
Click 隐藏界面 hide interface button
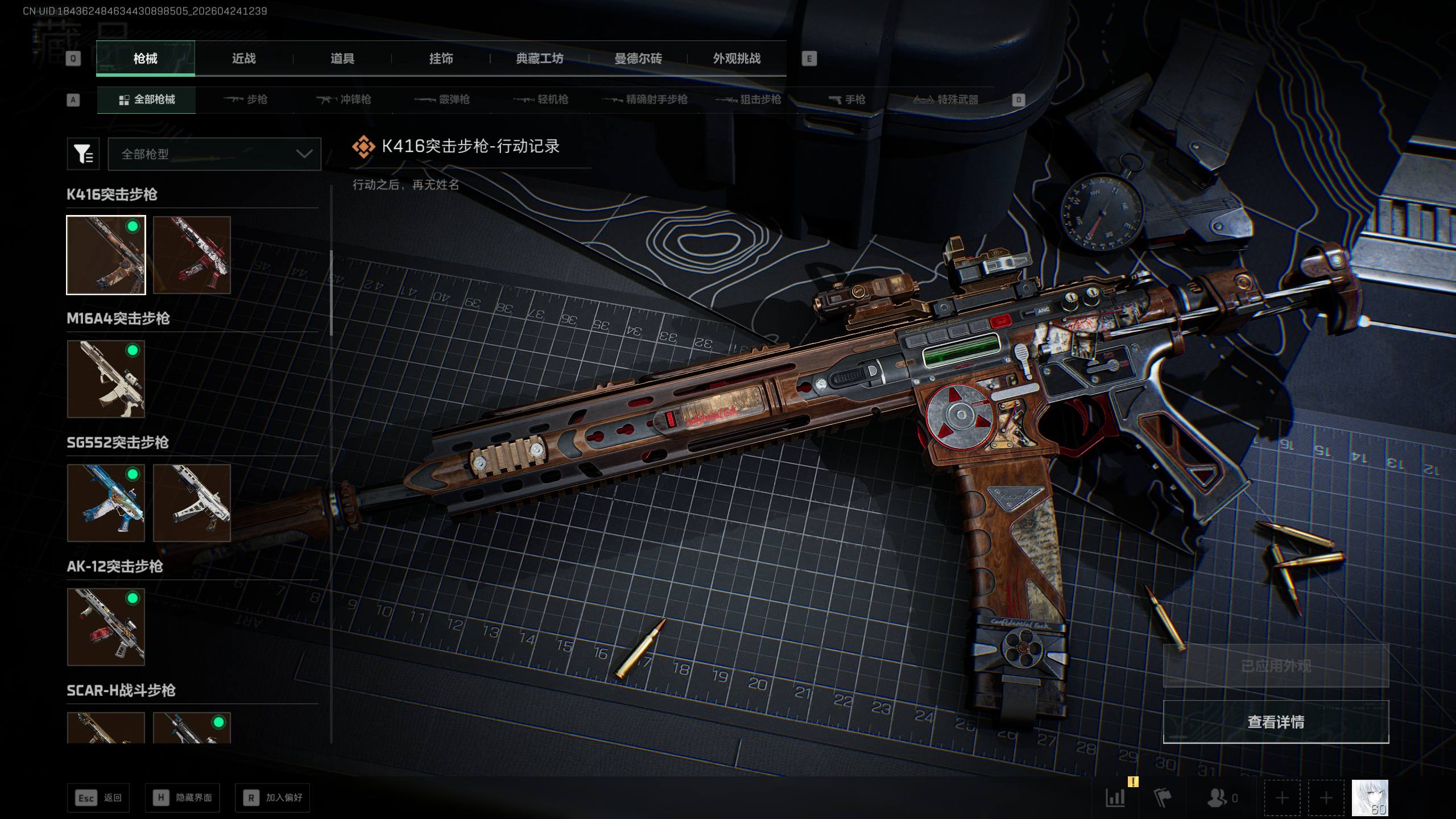click(x=183, y=798)
